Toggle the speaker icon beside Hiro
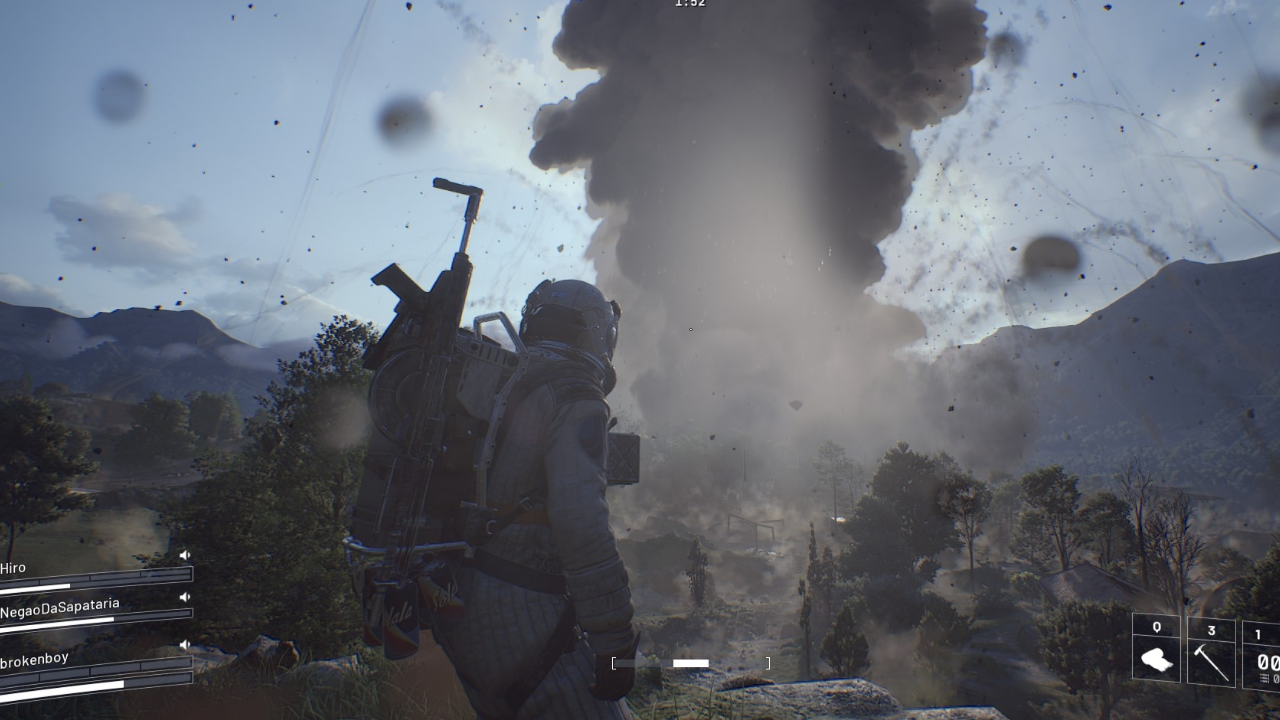This screenshot has width=1280, height=720. point(185,555)
